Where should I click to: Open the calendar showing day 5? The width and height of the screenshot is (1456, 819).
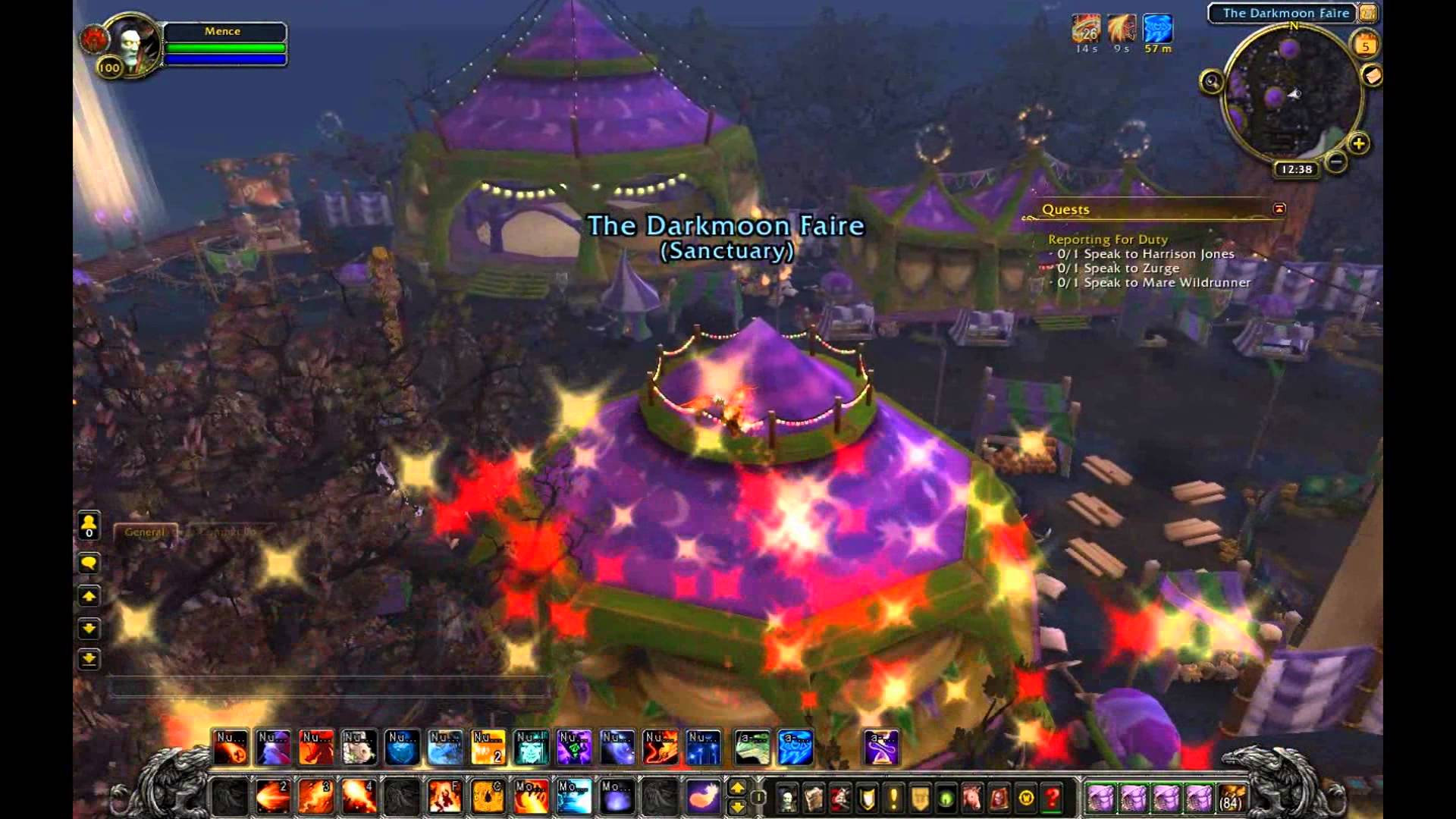click(1366, 45)
